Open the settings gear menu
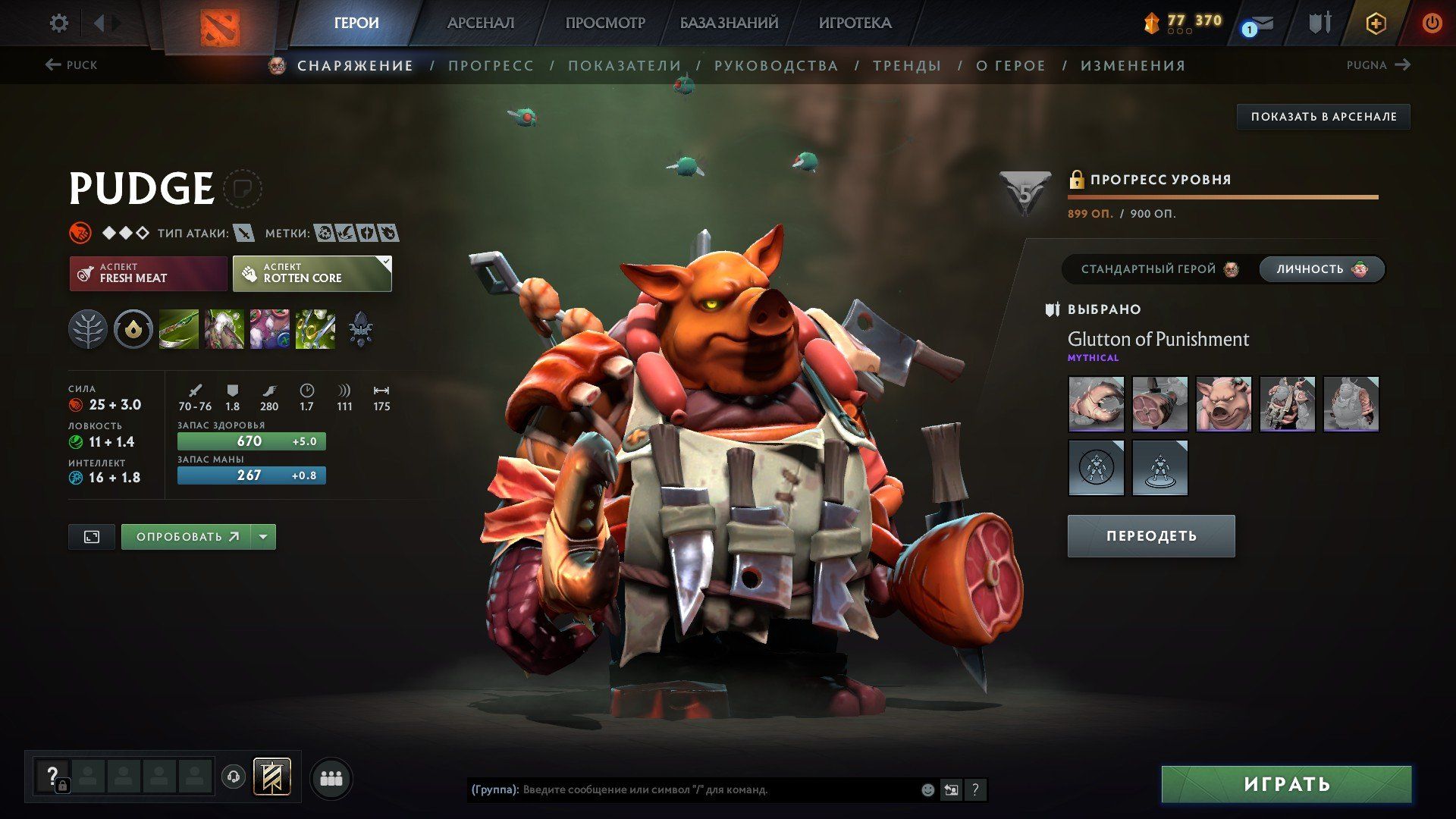Image resolution: width=1456 pixels, height=819 pixels. coord(58,24)
